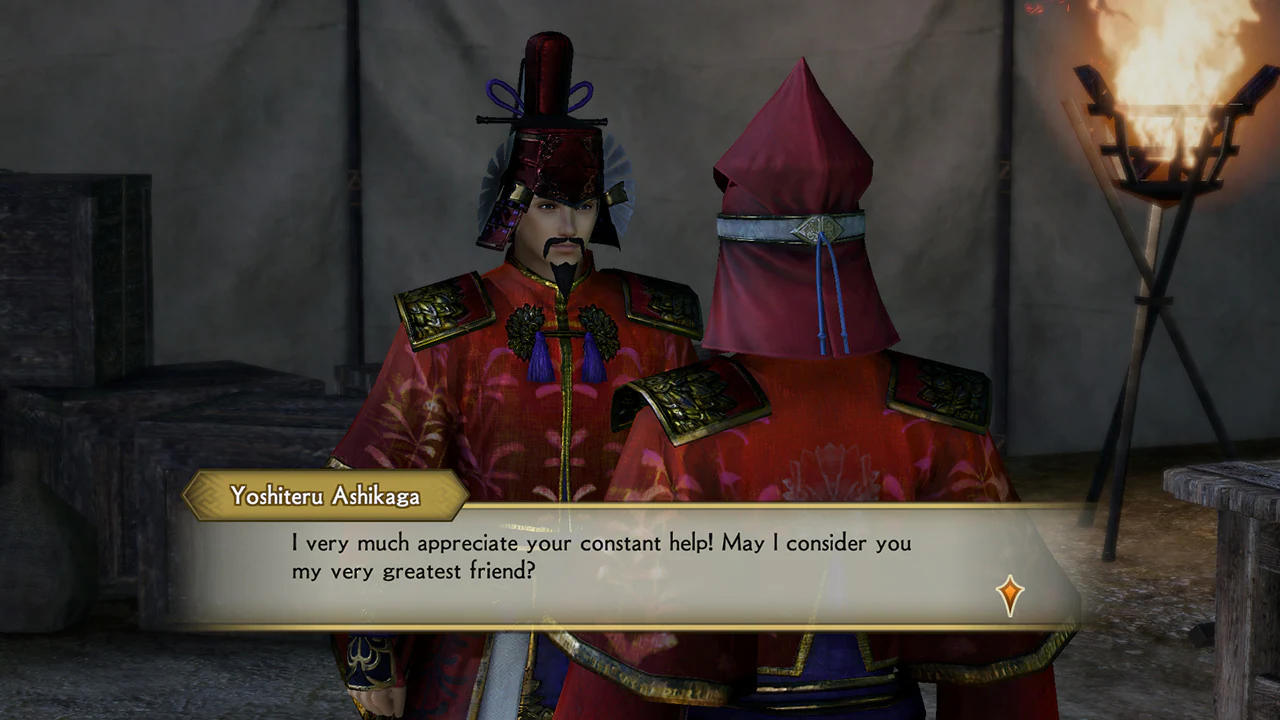The image size is (1280, 720).
Task: Click Yoshiteru Ashikaga's ornate red hat
Action: click(x=551, y=110)
